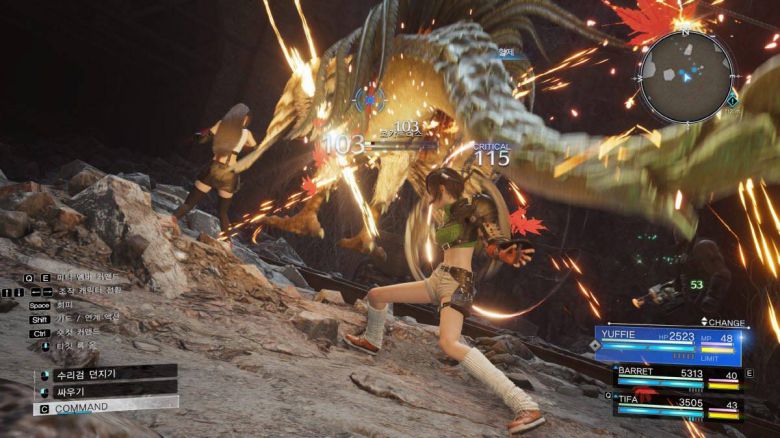Open the circular minimap
Image resolution: width=780 pixels, height=438 pixels.
(687, 76)
